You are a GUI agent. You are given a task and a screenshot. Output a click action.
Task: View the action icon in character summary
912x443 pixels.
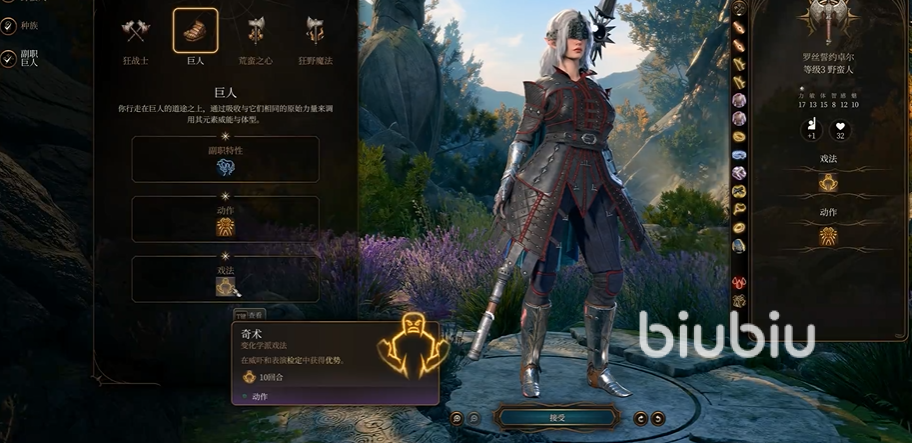point(828,236)
